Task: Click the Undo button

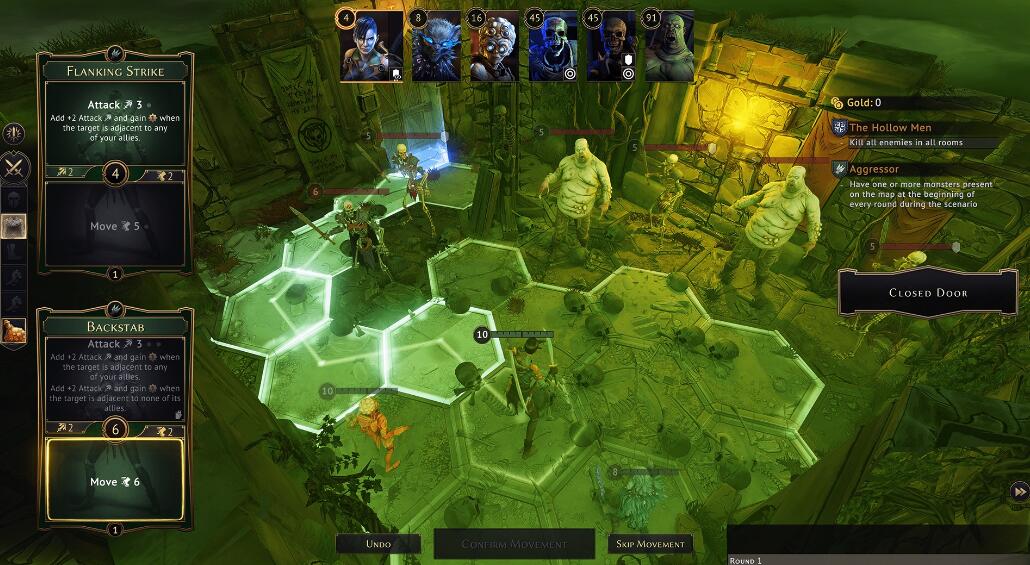Action: tap(378, 544)
